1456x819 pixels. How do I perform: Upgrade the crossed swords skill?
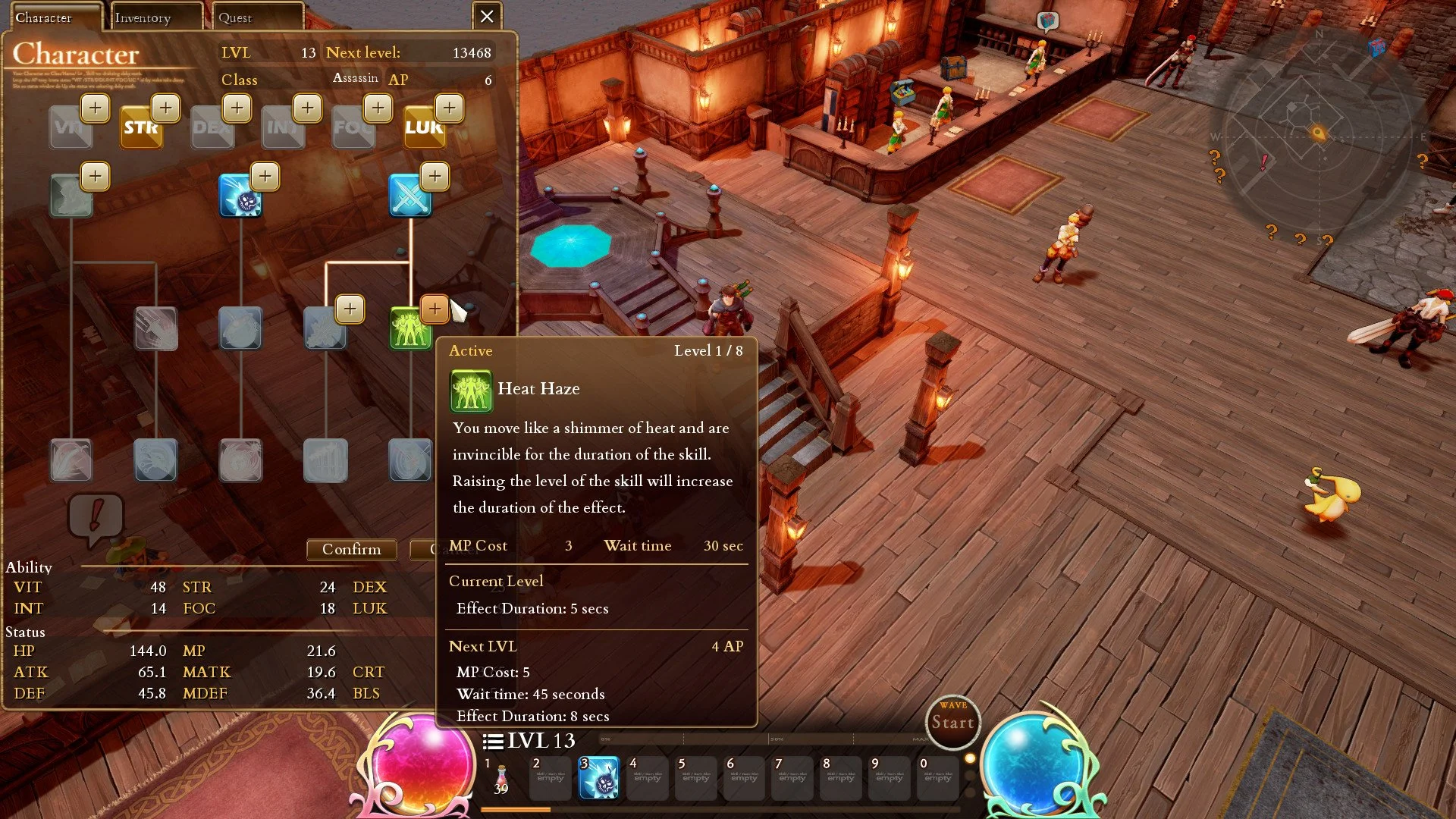pos(435,176)
